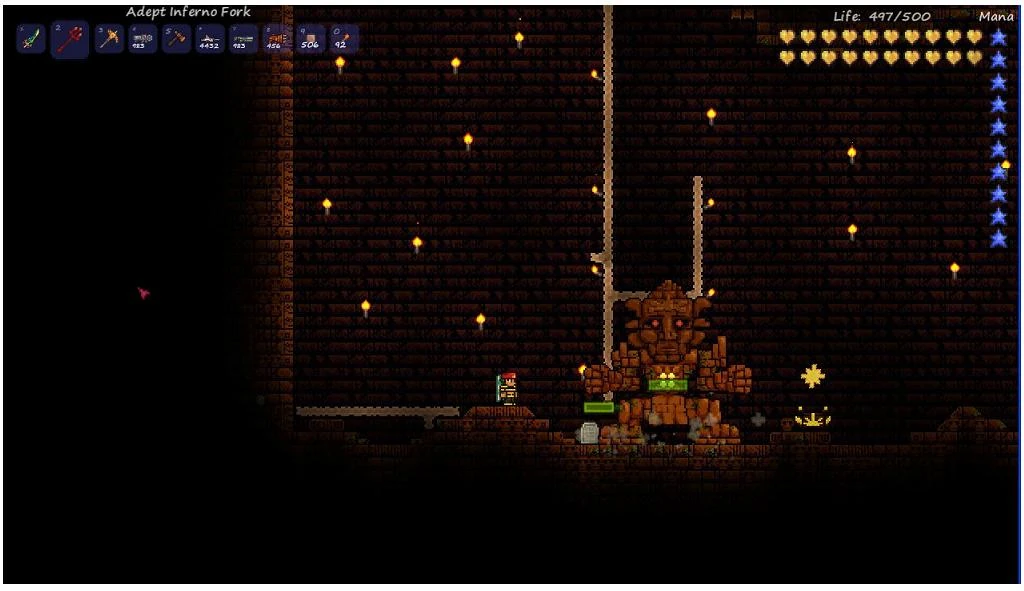Equip the golden pickaxe from the hotbar

coord(108,39)
